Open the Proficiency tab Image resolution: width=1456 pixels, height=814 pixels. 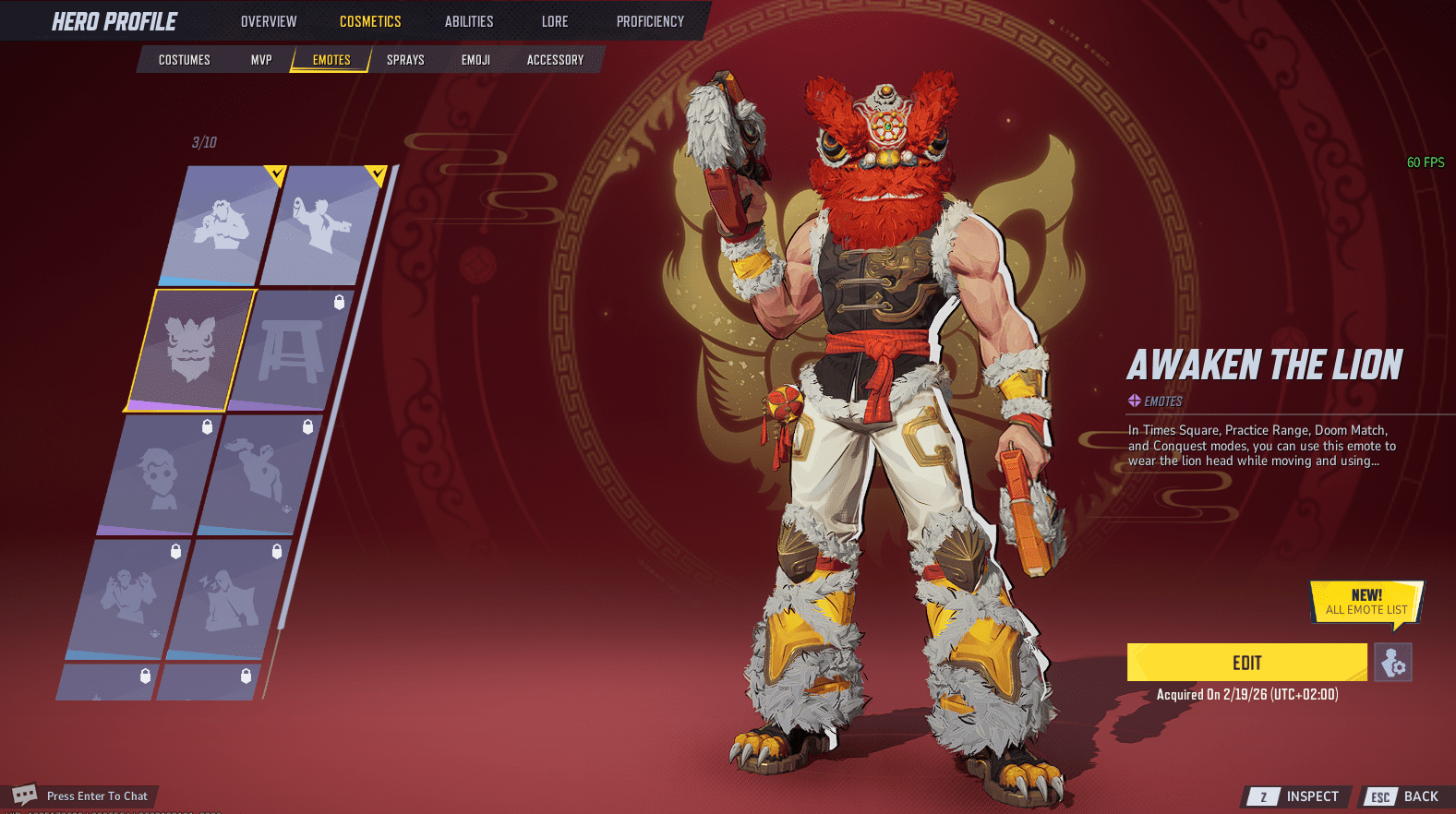(x=650, y=21)
